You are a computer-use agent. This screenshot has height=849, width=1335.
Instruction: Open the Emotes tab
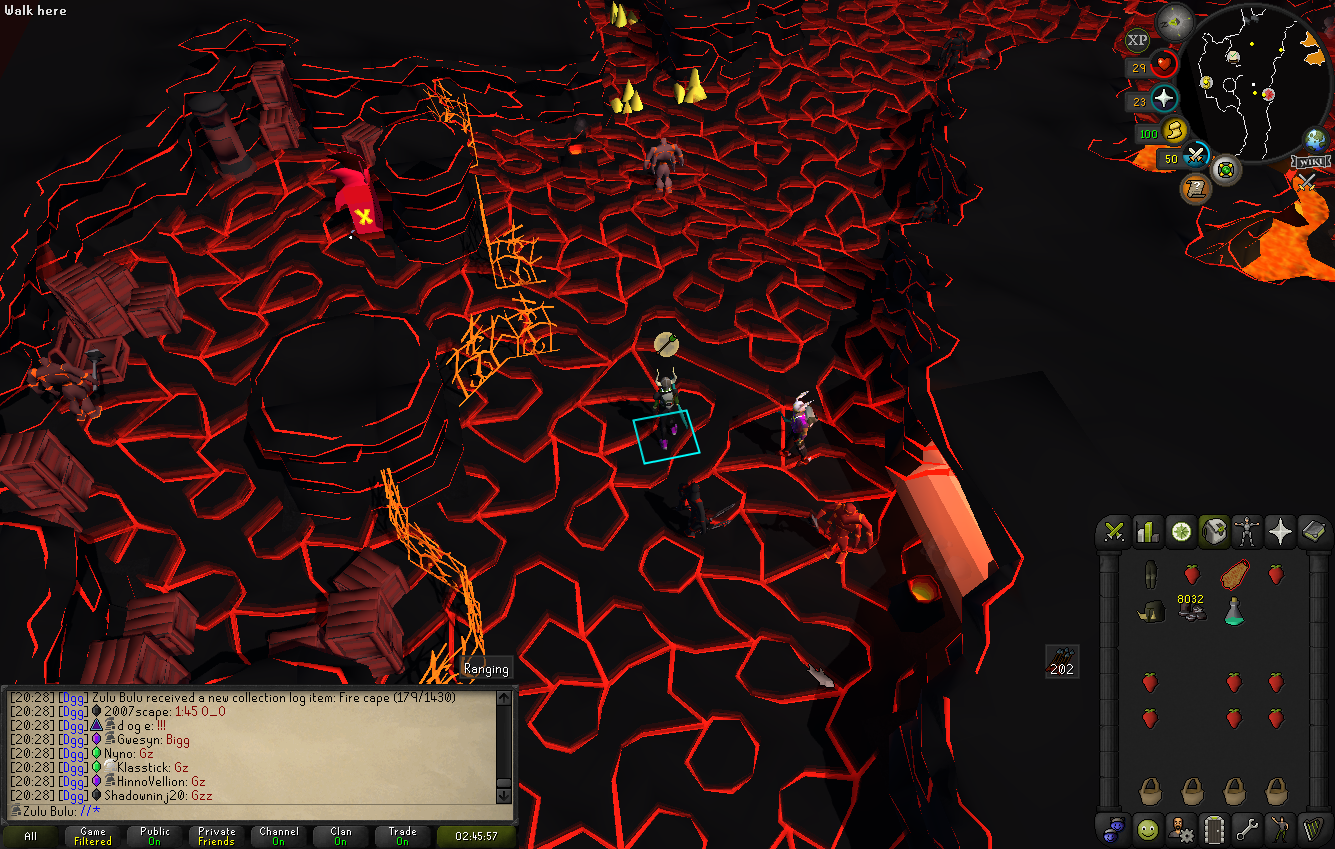click(1280, 829)
